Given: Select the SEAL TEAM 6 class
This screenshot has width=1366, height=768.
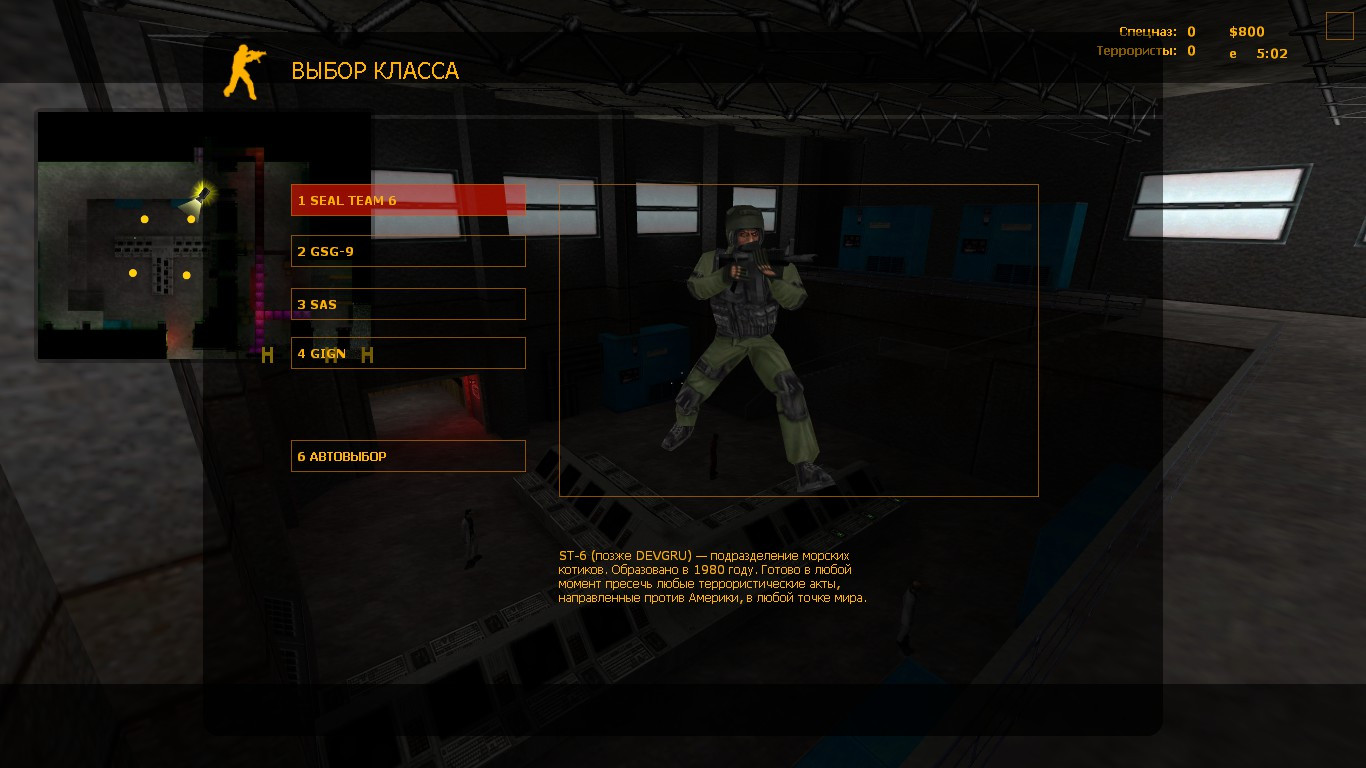Looking at the screenshot, I should (x=408, y=199).
